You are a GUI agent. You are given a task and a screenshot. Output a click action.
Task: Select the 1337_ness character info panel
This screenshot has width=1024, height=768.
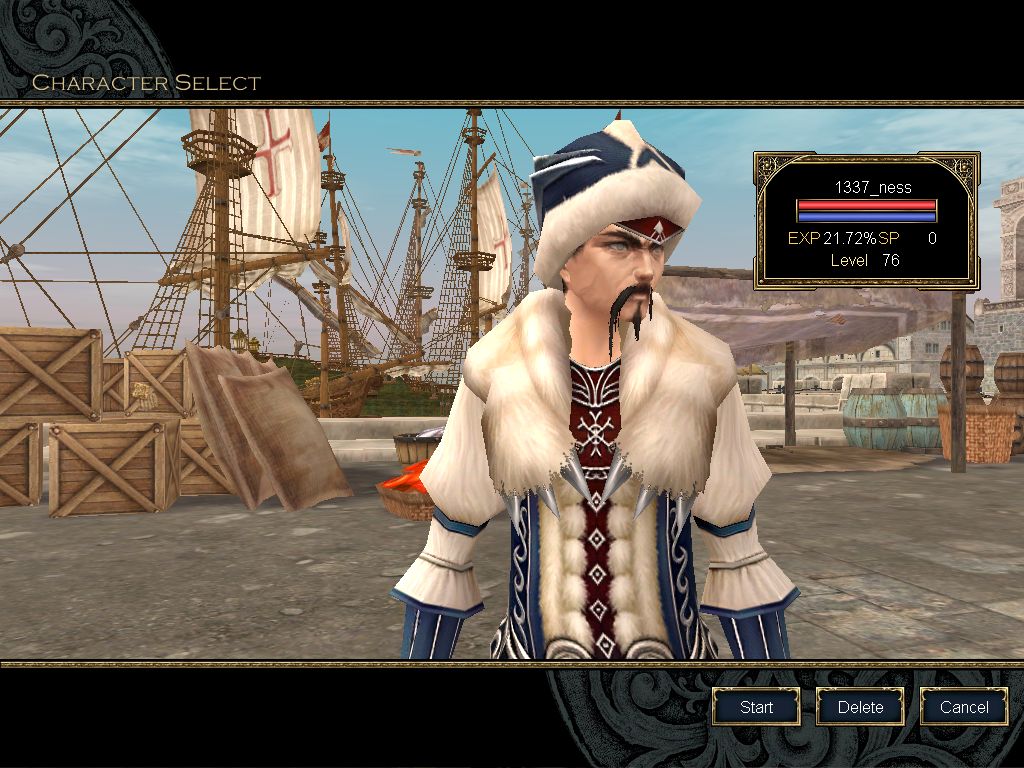click(866, 220)
